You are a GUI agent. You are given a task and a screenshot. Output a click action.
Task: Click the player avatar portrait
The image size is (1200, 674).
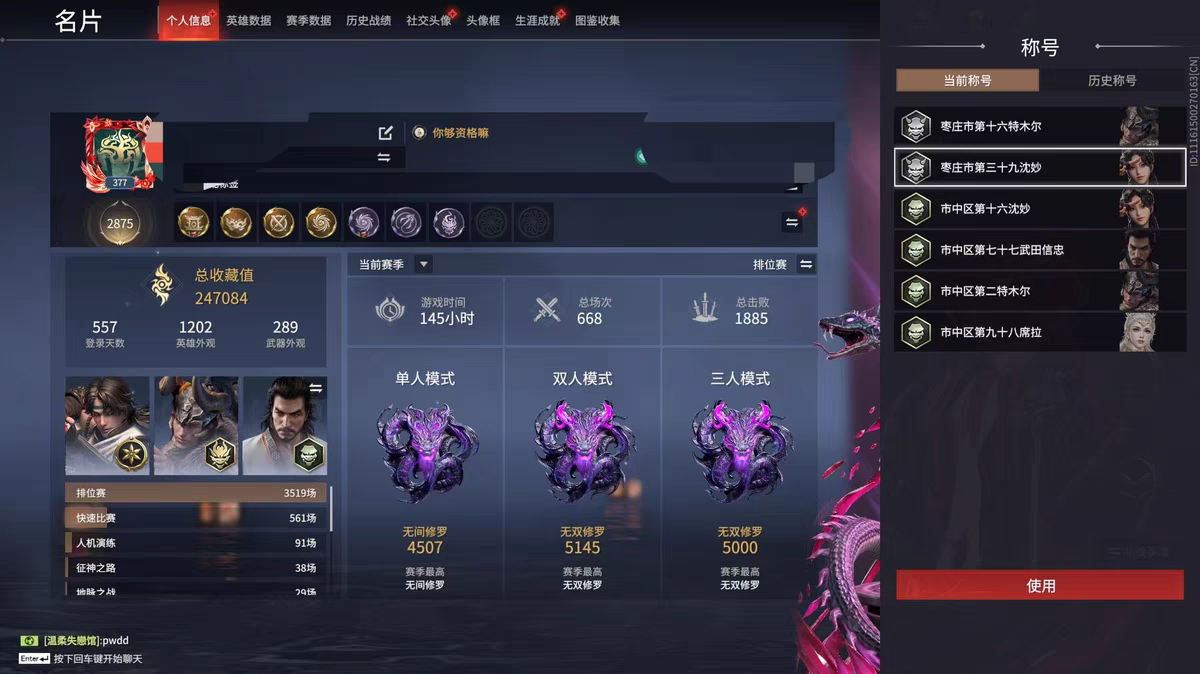120,152
